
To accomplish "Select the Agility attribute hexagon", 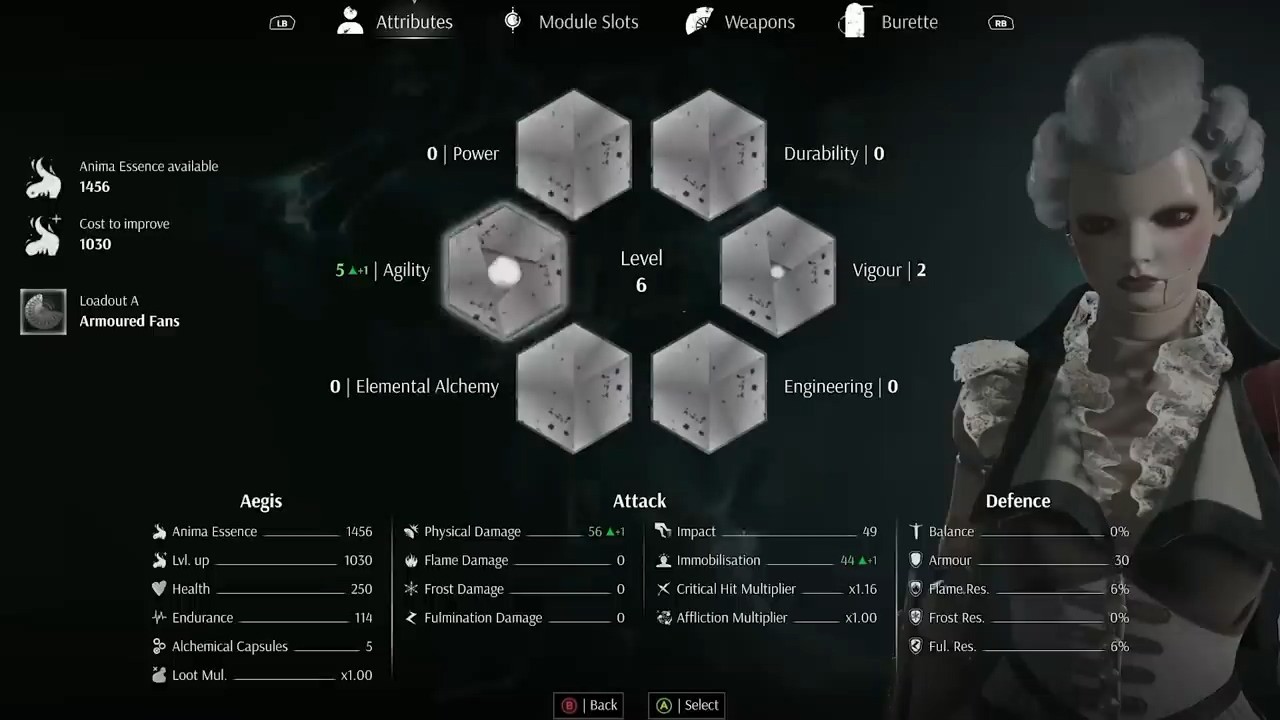I will click(x=505, y=270).
